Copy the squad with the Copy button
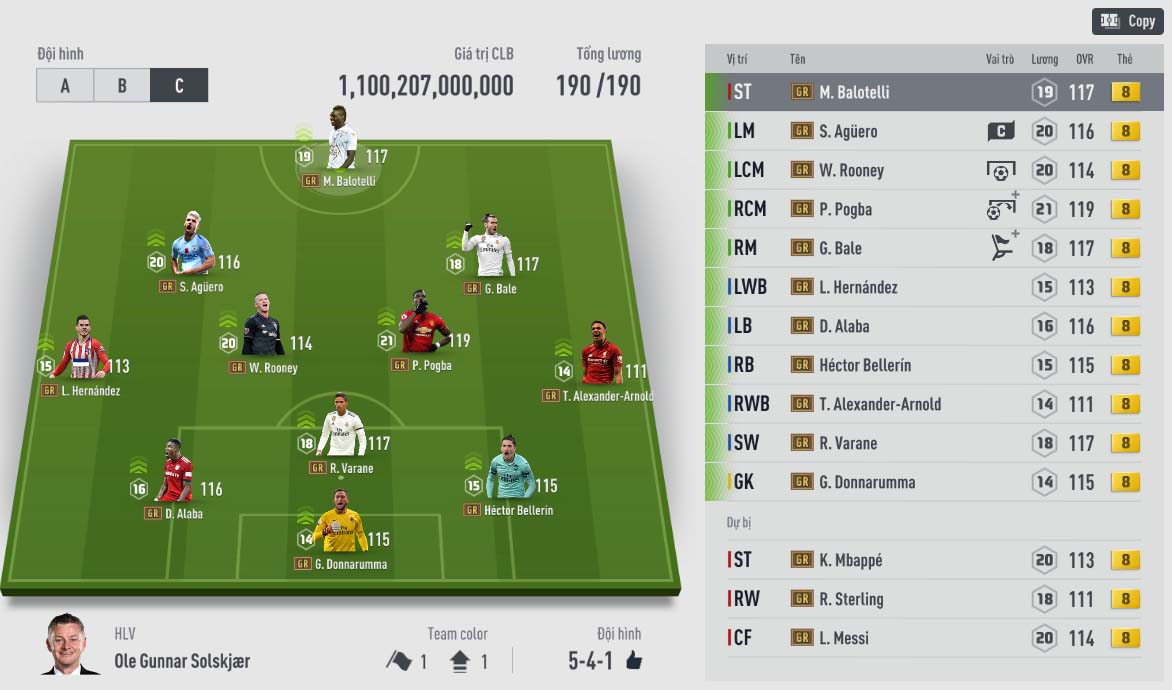 1127,20
